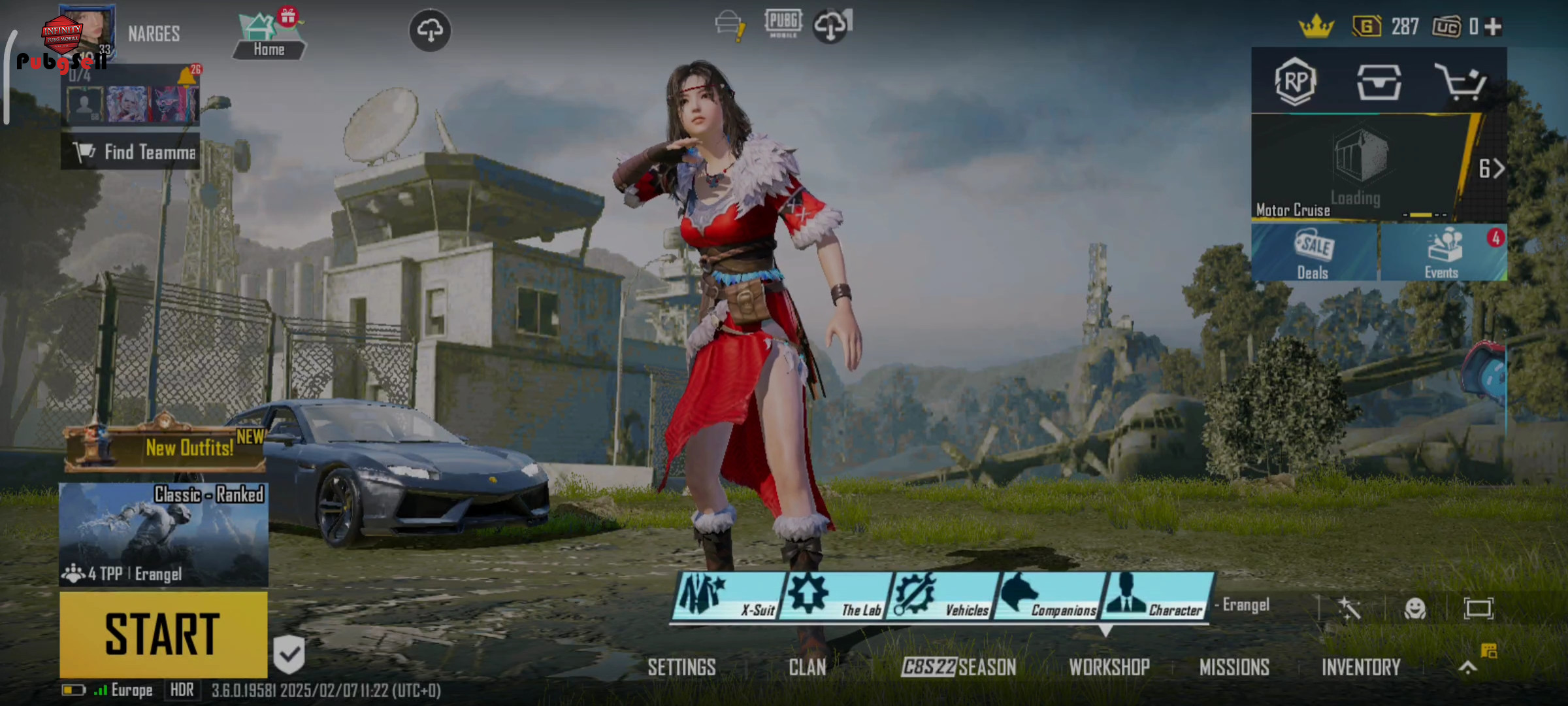Open the C8S22 SEASON menu

[x=958, y=667]
